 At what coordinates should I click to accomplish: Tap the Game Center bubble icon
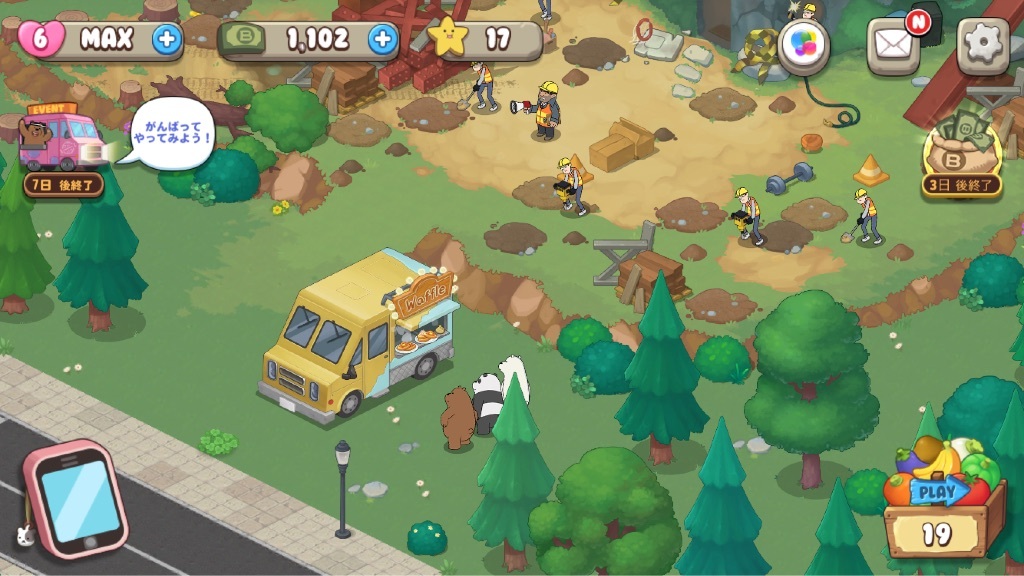click(x=804, y=46)
